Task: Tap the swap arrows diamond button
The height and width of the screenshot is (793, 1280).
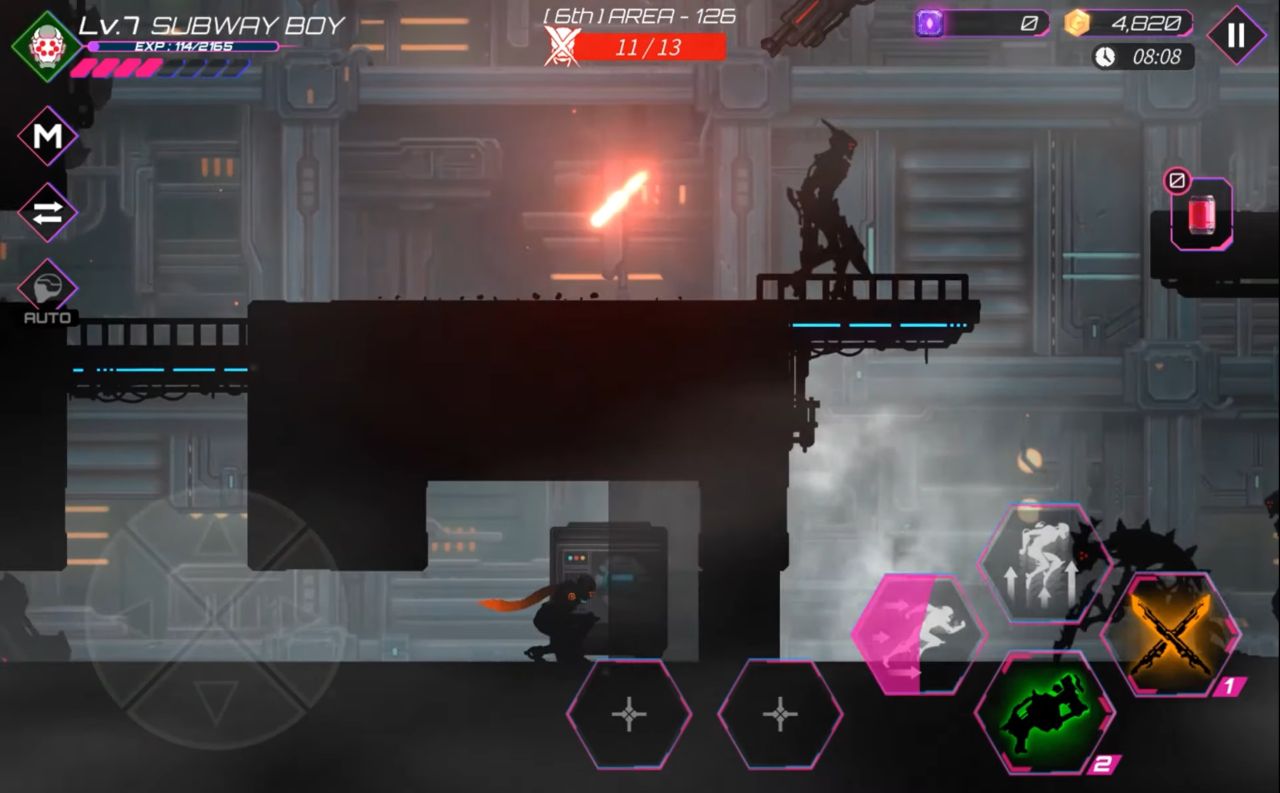Action: (47, 212)
